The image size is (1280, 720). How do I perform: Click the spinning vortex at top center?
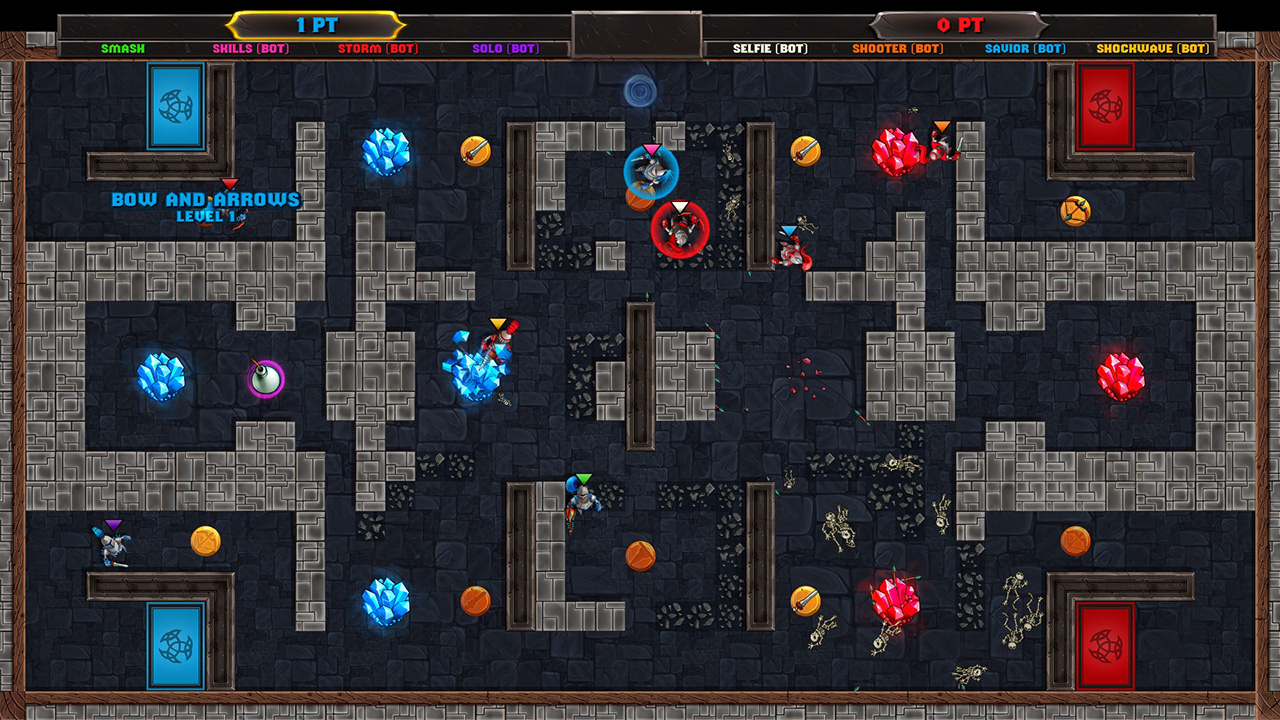[639, 89]
